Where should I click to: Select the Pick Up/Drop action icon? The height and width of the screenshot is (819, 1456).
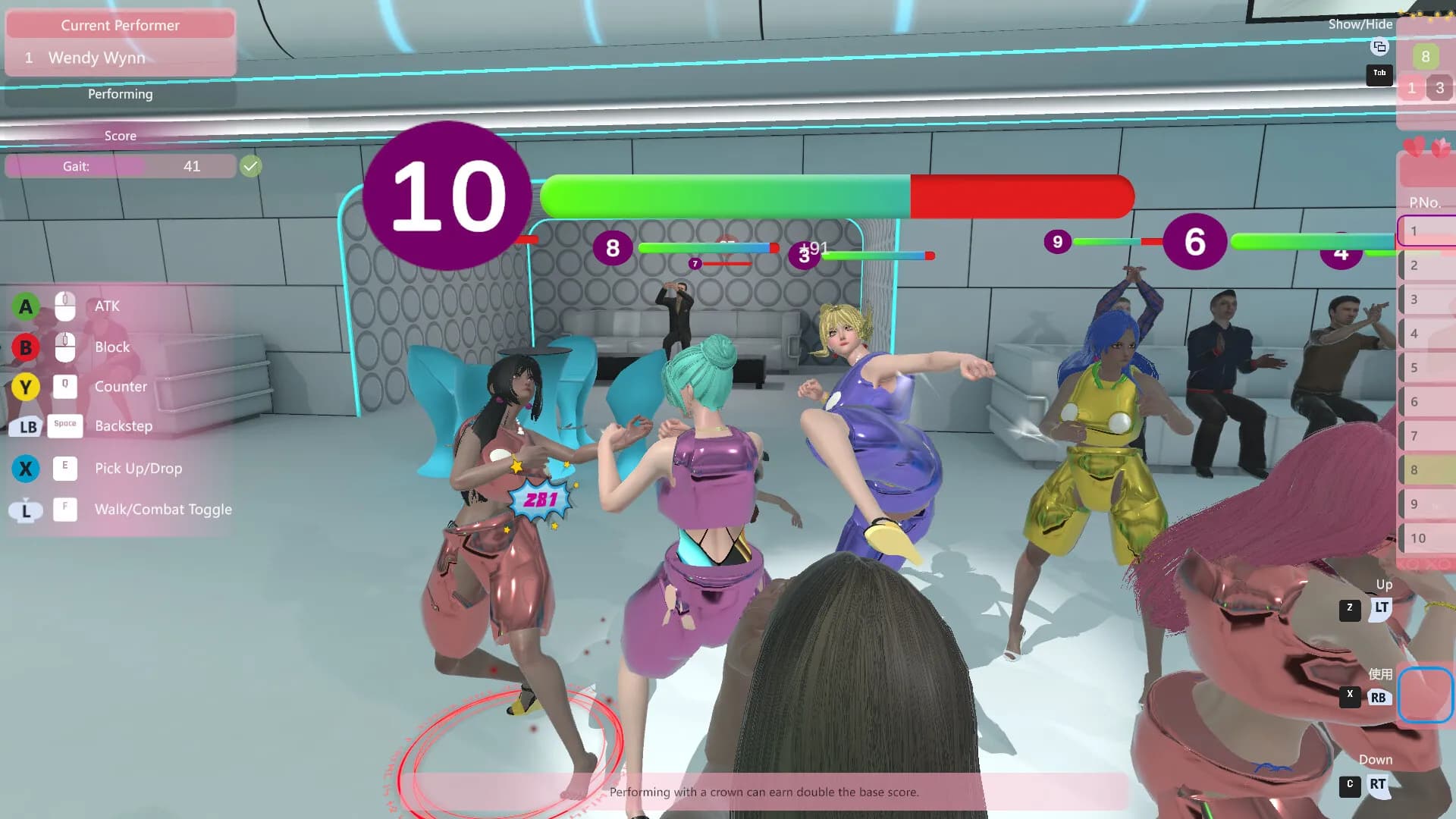pos(26,469)
